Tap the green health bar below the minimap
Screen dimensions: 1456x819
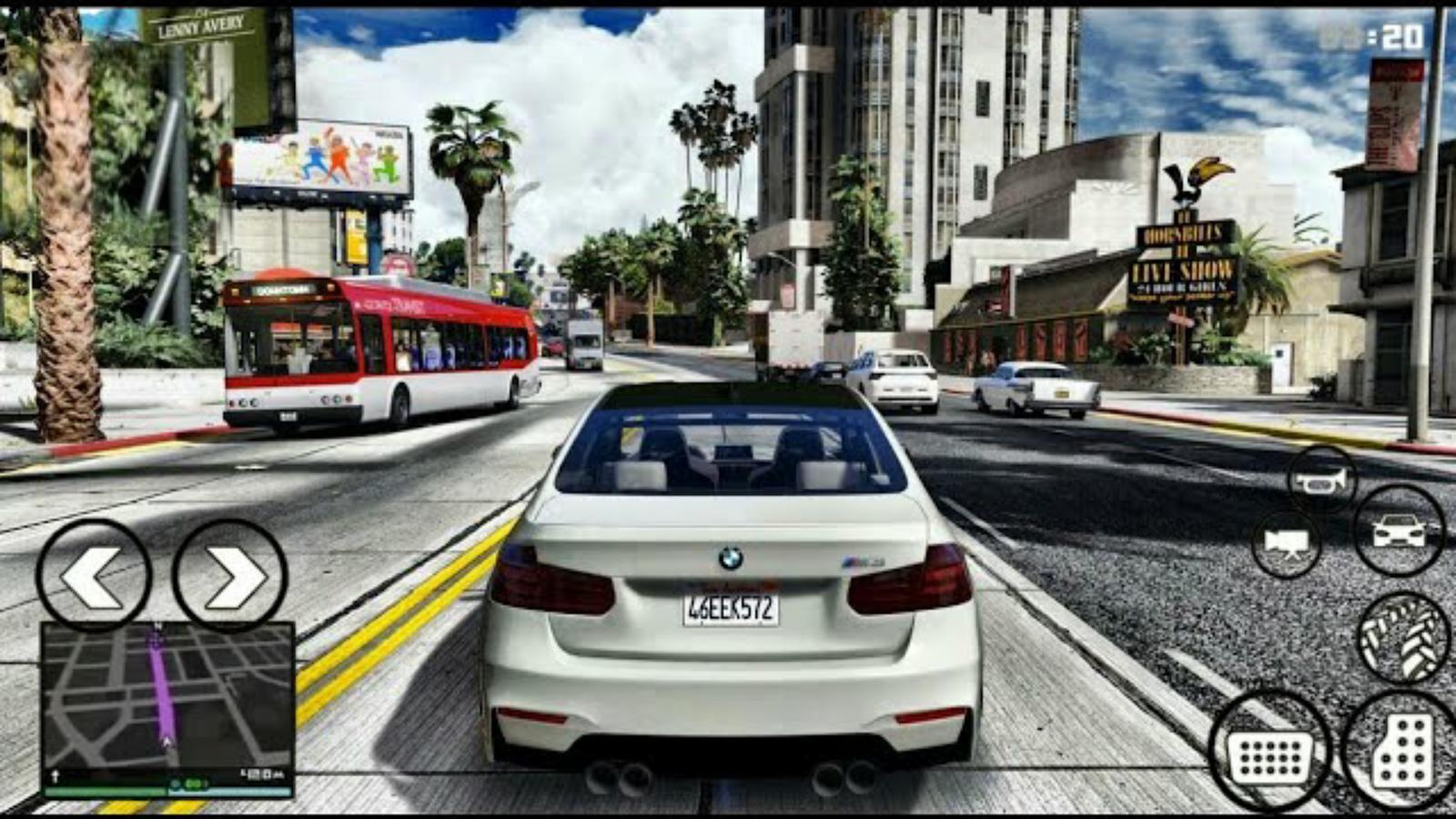105,792
